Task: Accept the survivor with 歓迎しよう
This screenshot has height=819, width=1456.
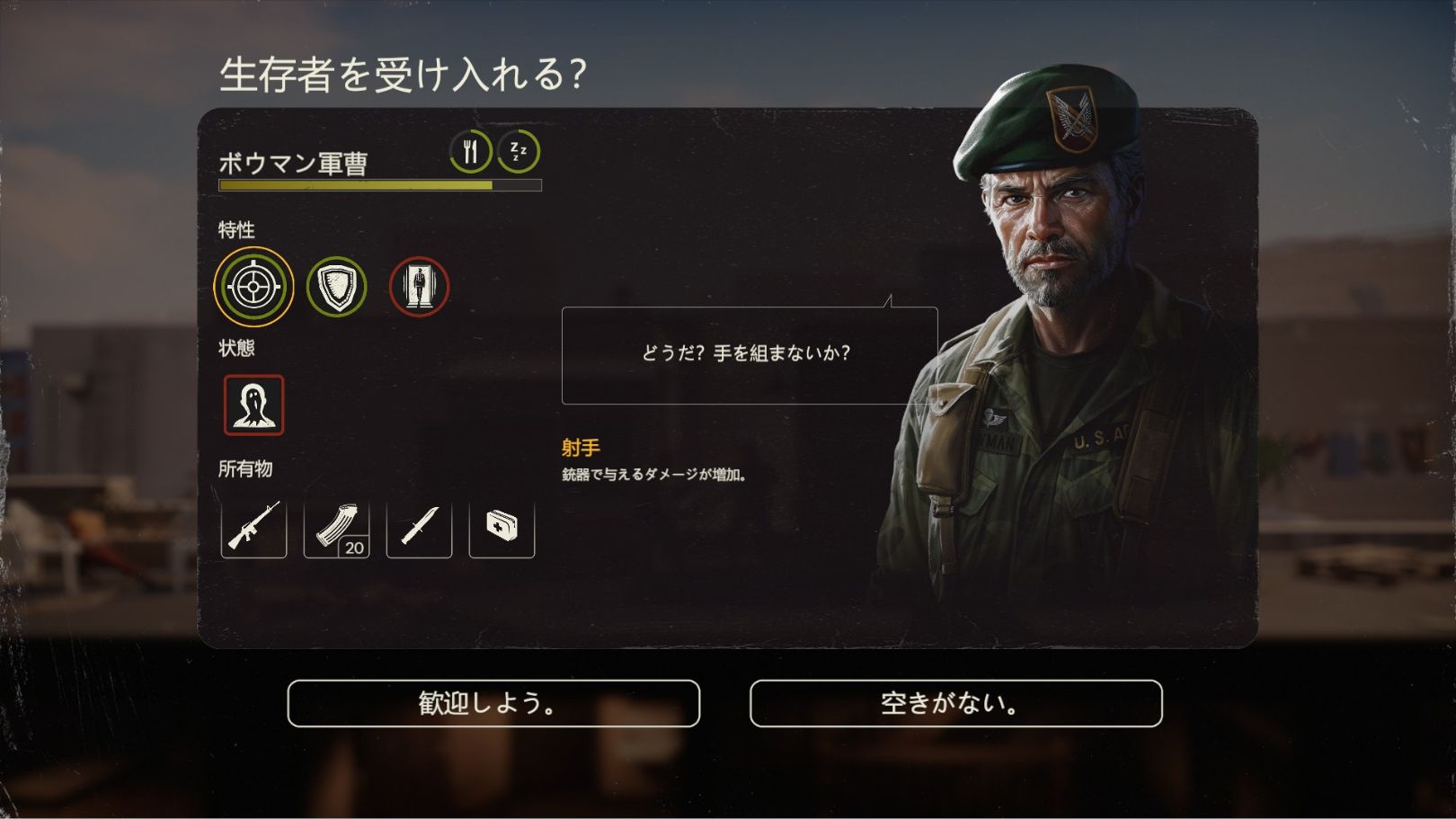Action: click(x=493, y=703)
